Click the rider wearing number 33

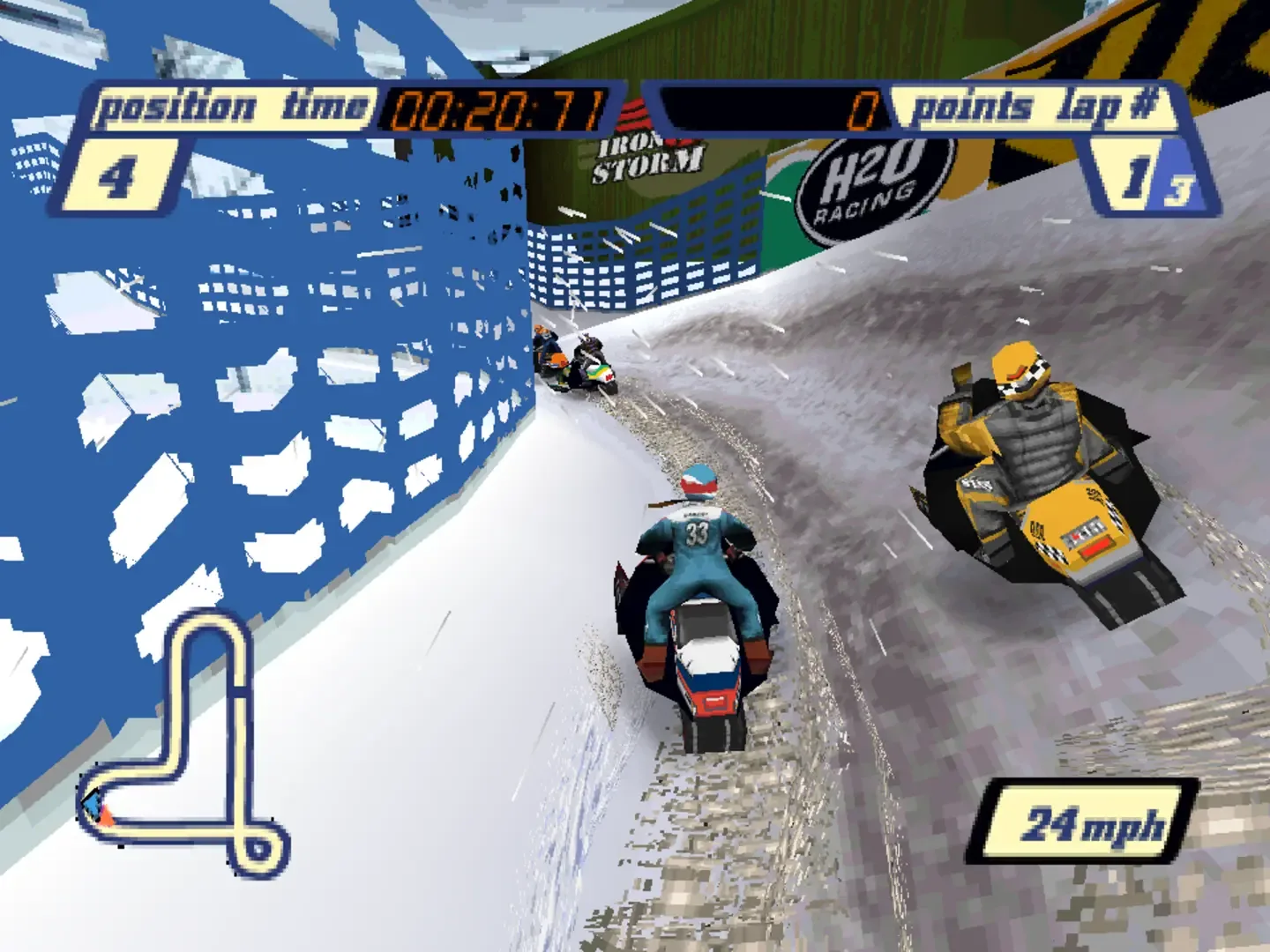(x=697, y=547)
